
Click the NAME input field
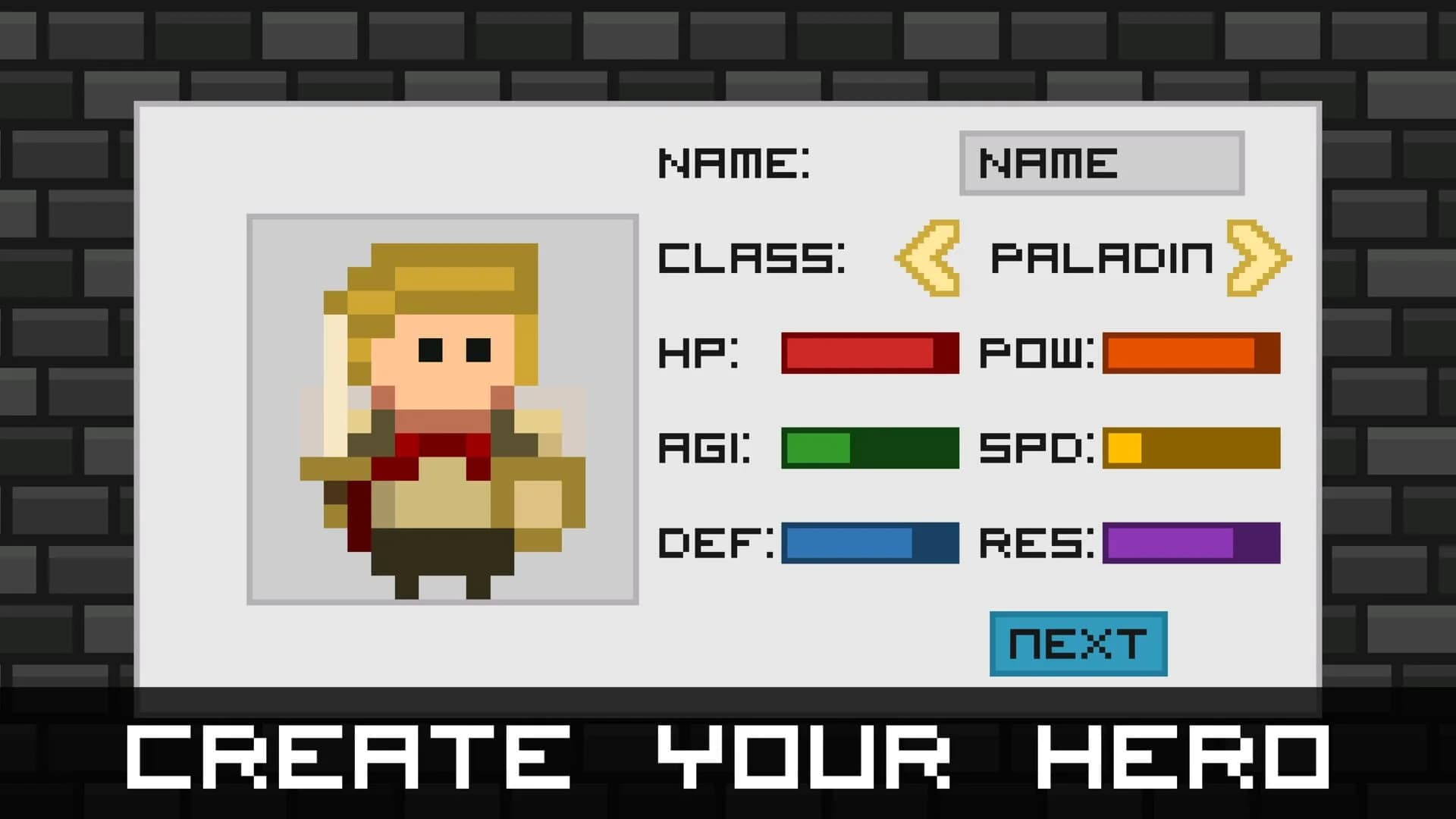[x=1101, y=164]
